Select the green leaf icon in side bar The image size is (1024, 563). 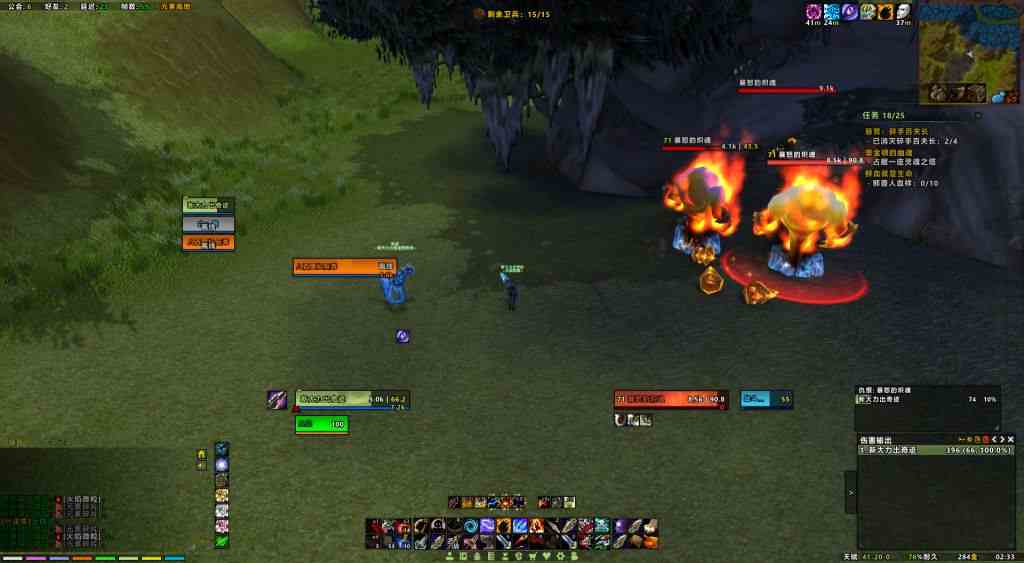click(222, 541)
